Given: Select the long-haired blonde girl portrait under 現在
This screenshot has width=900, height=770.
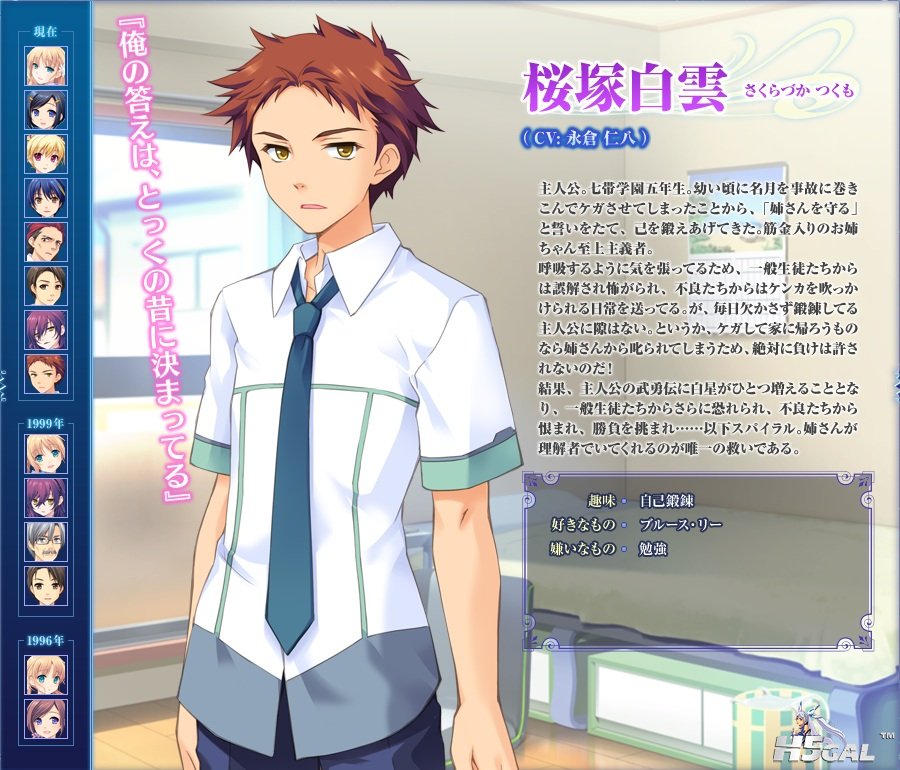Looking at the screenshot, I should pyautogui.click(x=47, y=66).
